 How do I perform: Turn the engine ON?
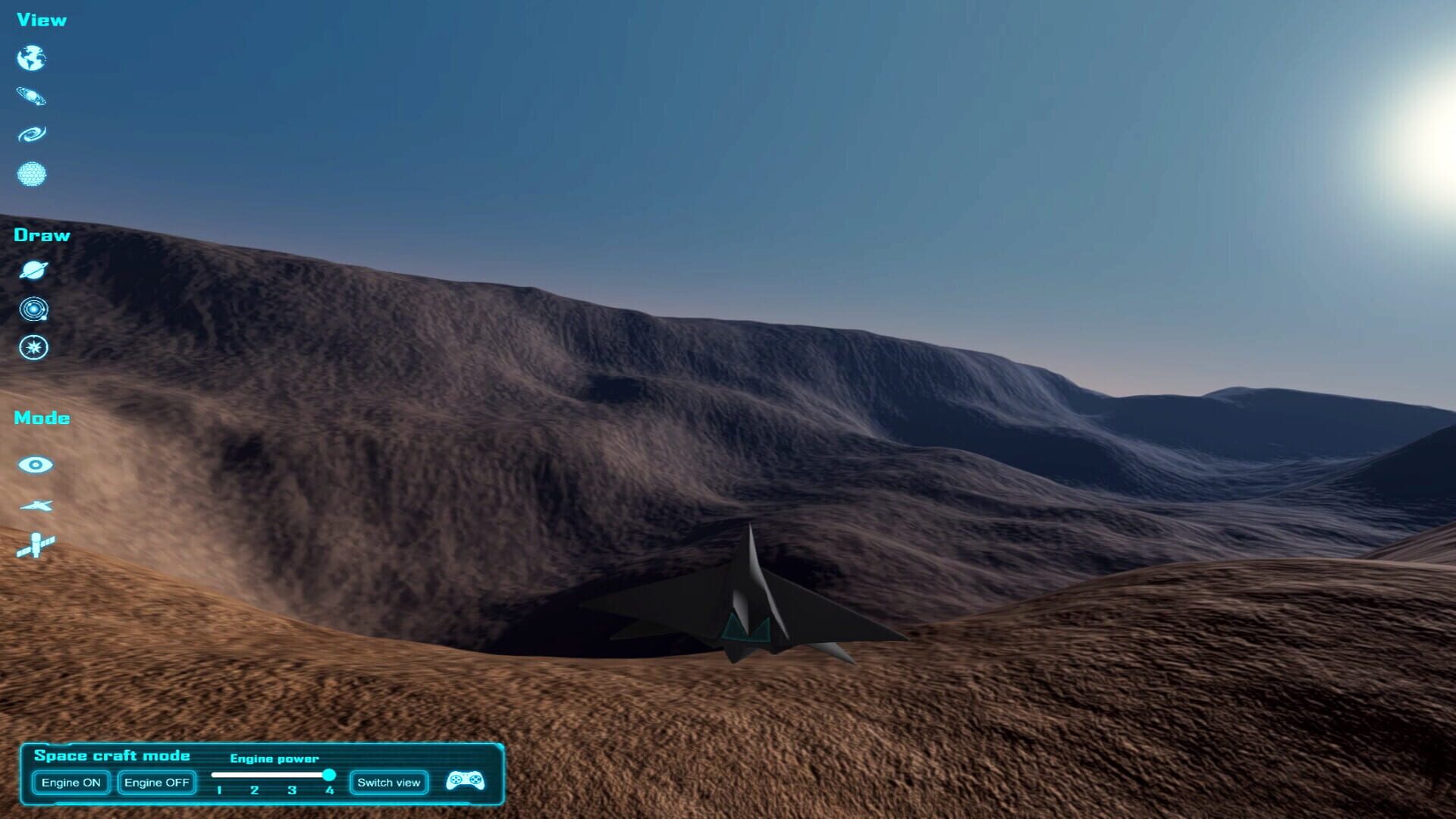(x=71, y=782)
